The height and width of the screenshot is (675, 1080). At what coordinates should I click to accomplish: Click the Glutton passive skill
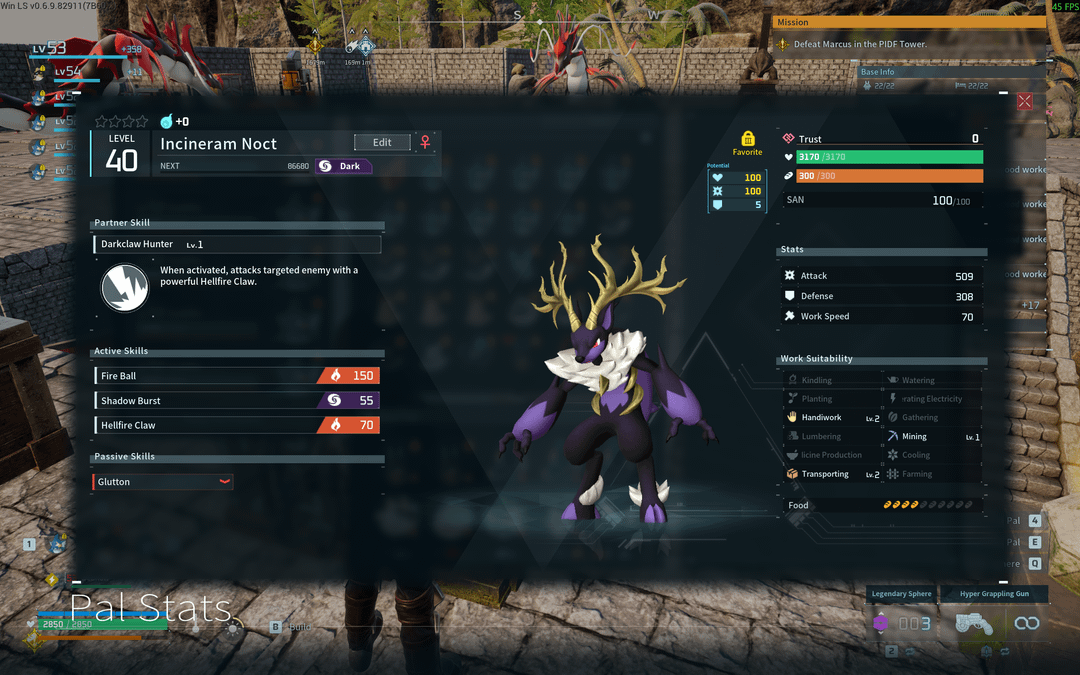163,482
